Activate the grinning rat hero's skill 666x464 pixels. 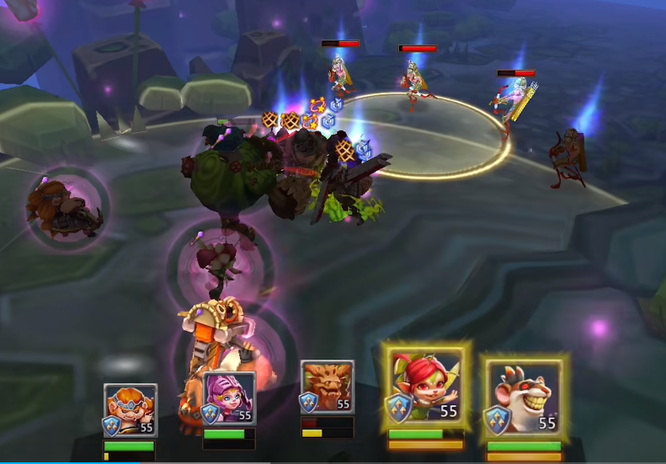click(x=524, y=394)
